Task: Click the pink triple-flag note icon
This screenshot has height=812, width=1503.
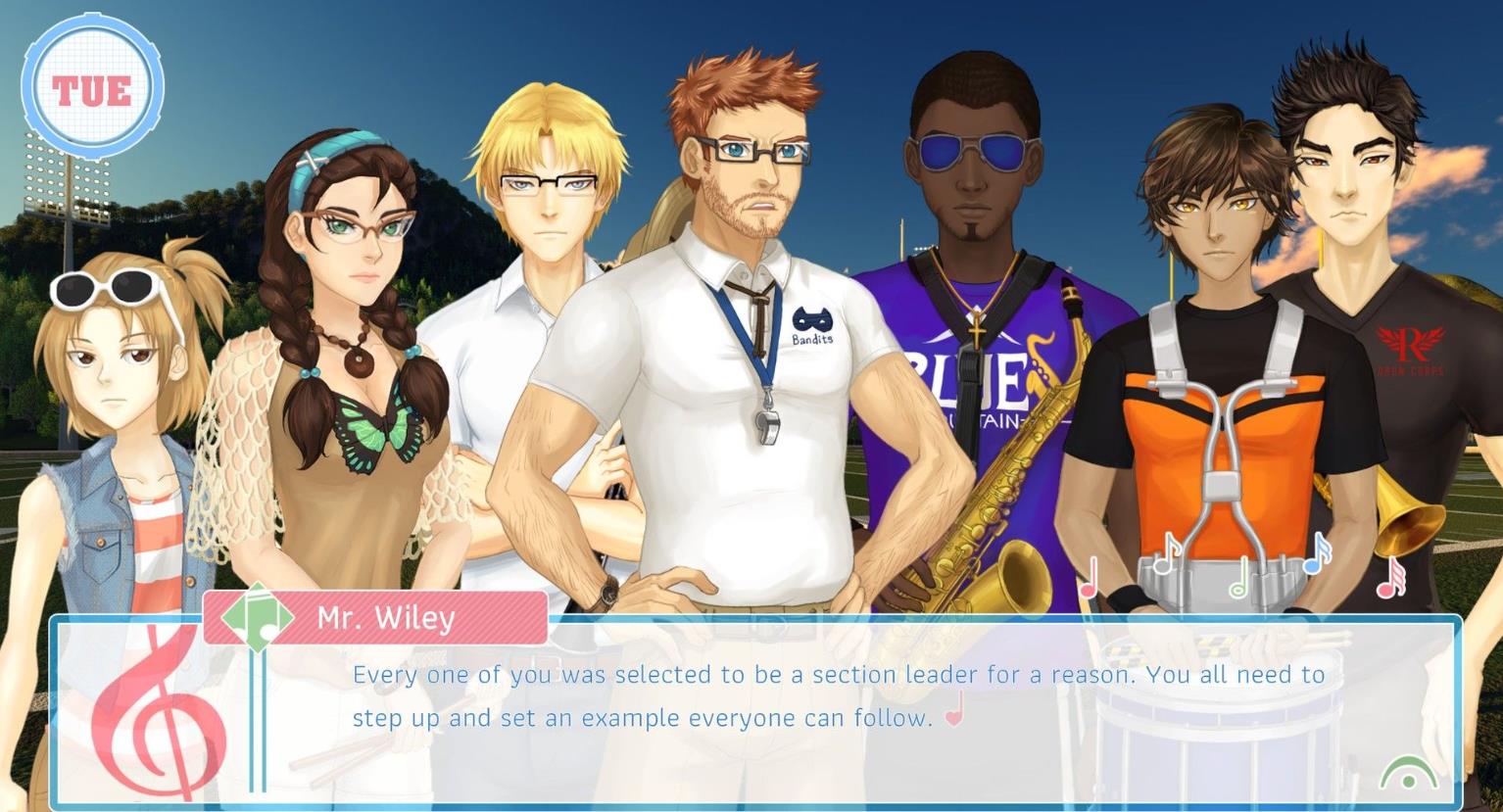Action: [1390, 578]
